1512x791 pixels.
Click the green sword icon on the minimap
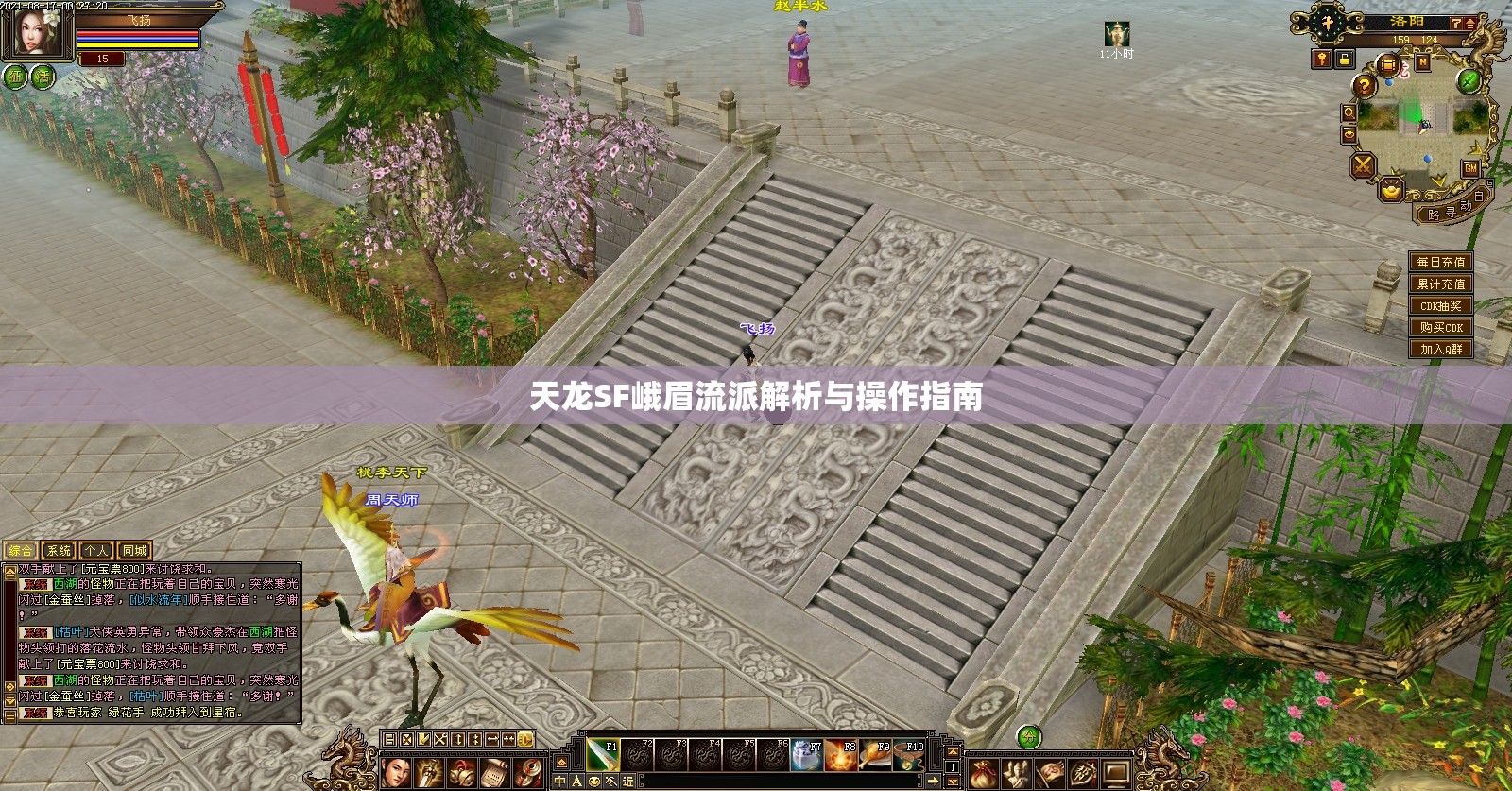(1468, 81)
